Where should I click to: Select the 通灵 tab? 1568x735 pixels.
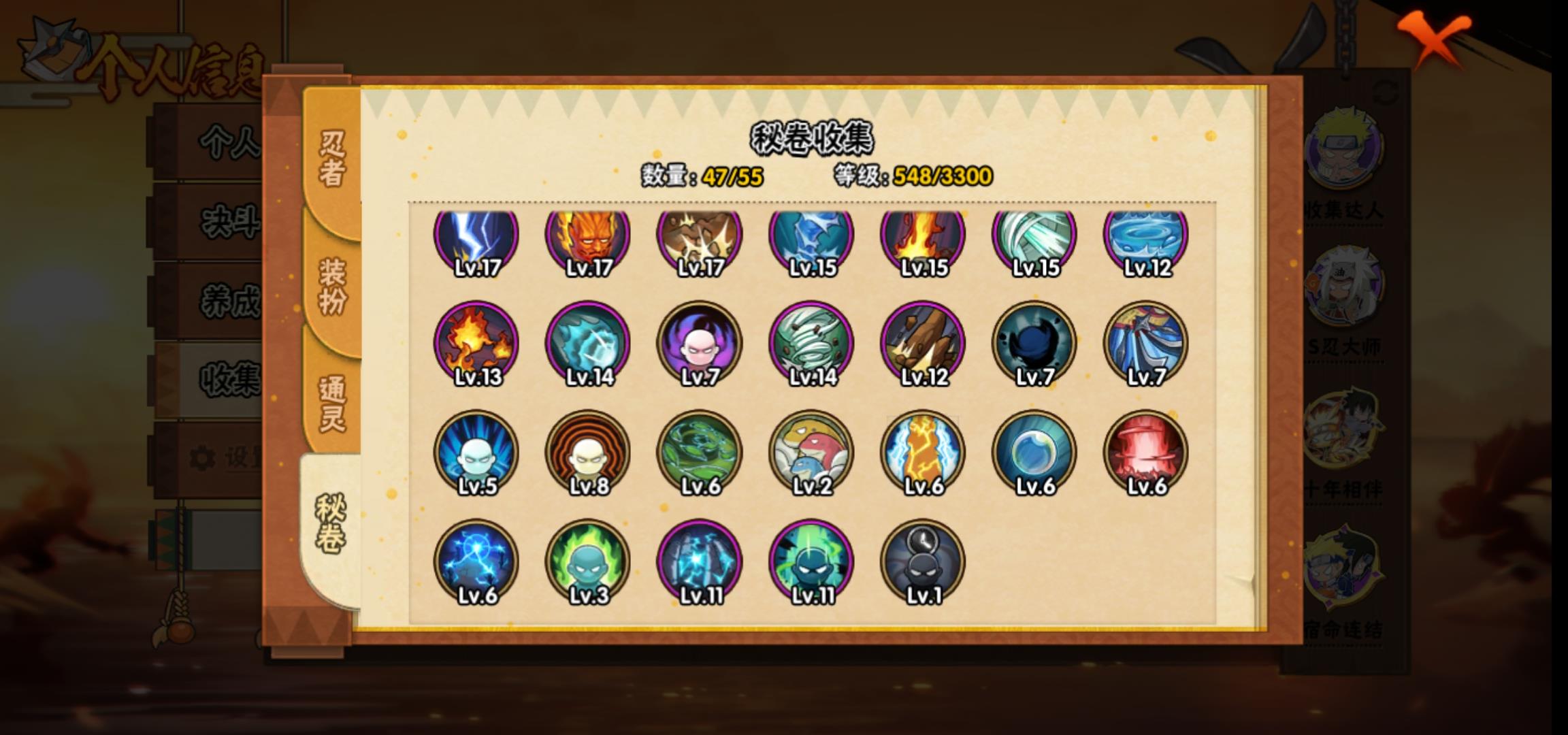(x=332, y=403)
